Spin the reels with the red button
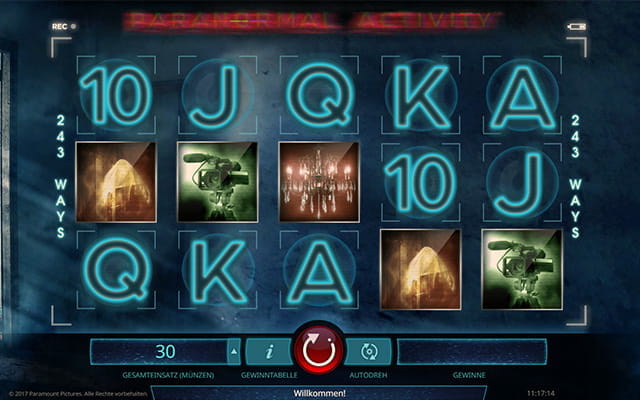Image resolution: width=640 pixels, height=400 pixels. tap(319, 352)
